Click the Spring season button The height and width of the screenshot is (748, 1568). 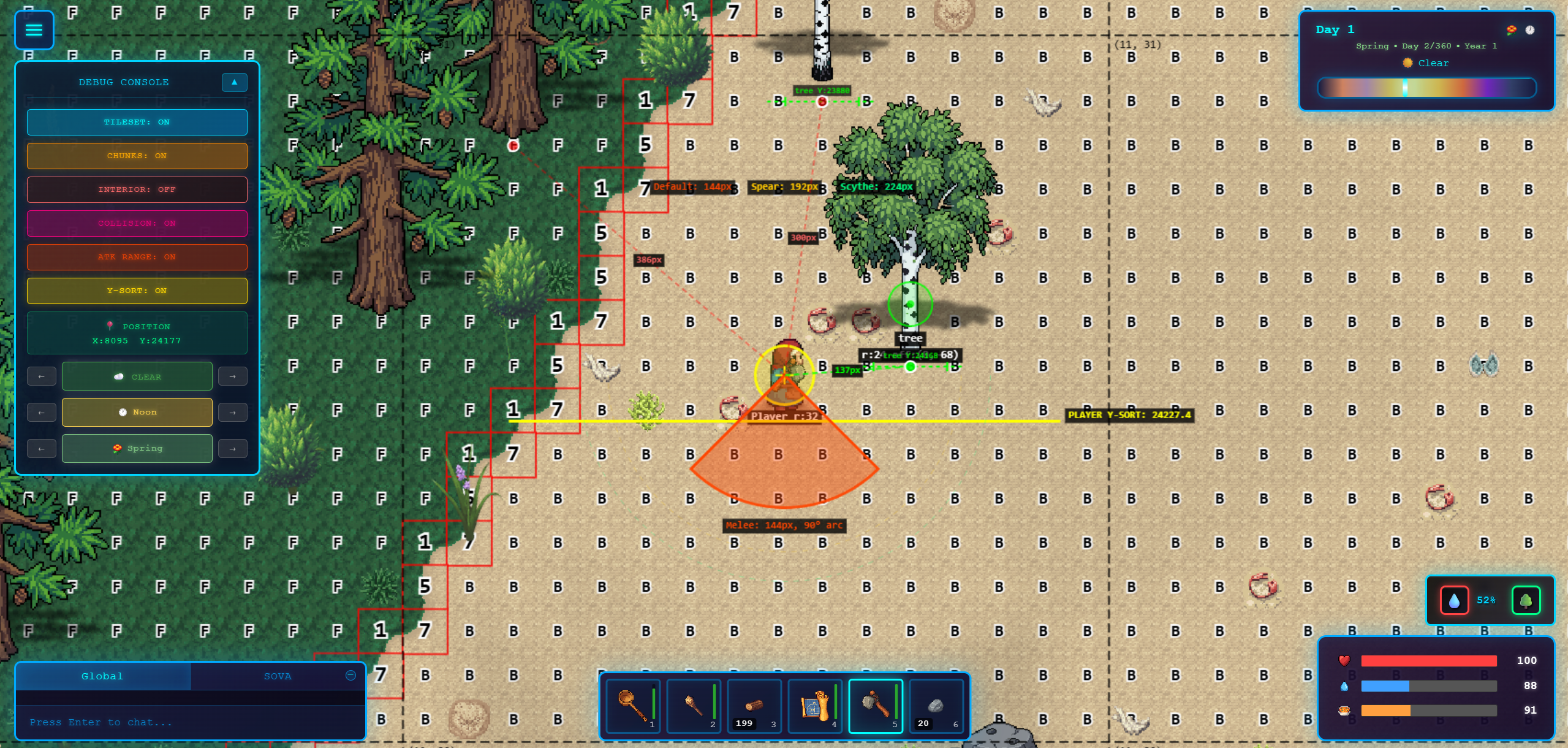pos(137,448)
